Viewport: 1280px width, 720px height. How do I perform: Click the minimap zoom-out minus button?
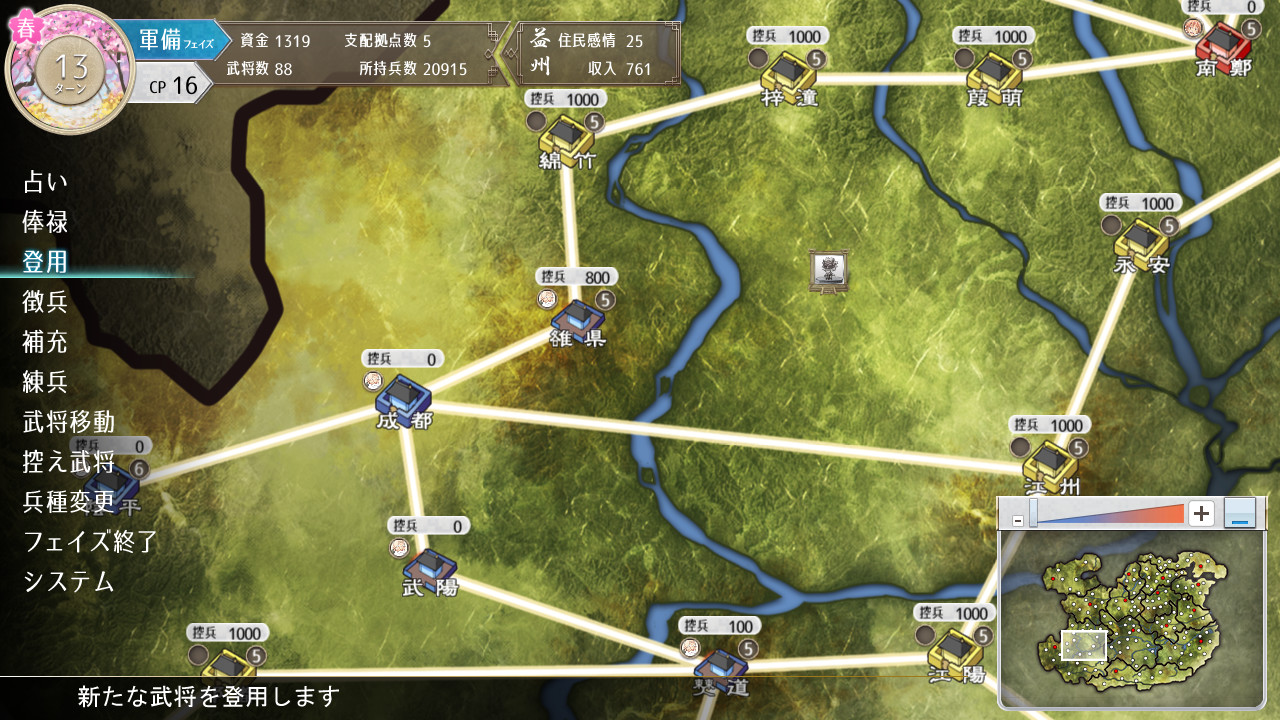click(1017, 521)
